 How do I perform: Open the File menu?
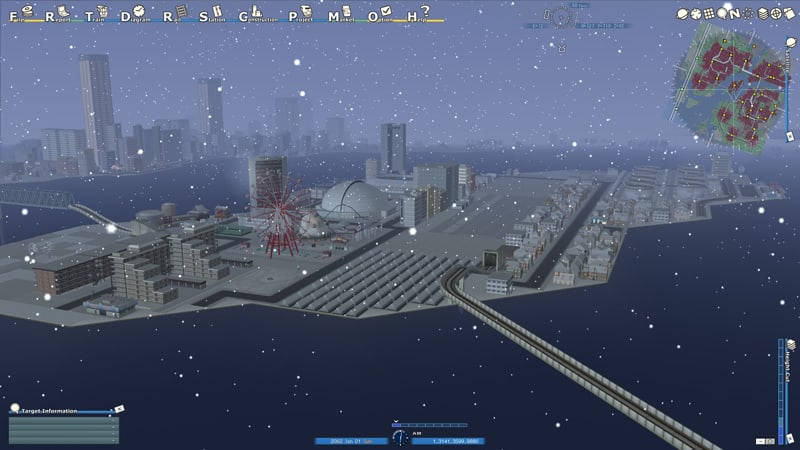click(x=14, y=15)
